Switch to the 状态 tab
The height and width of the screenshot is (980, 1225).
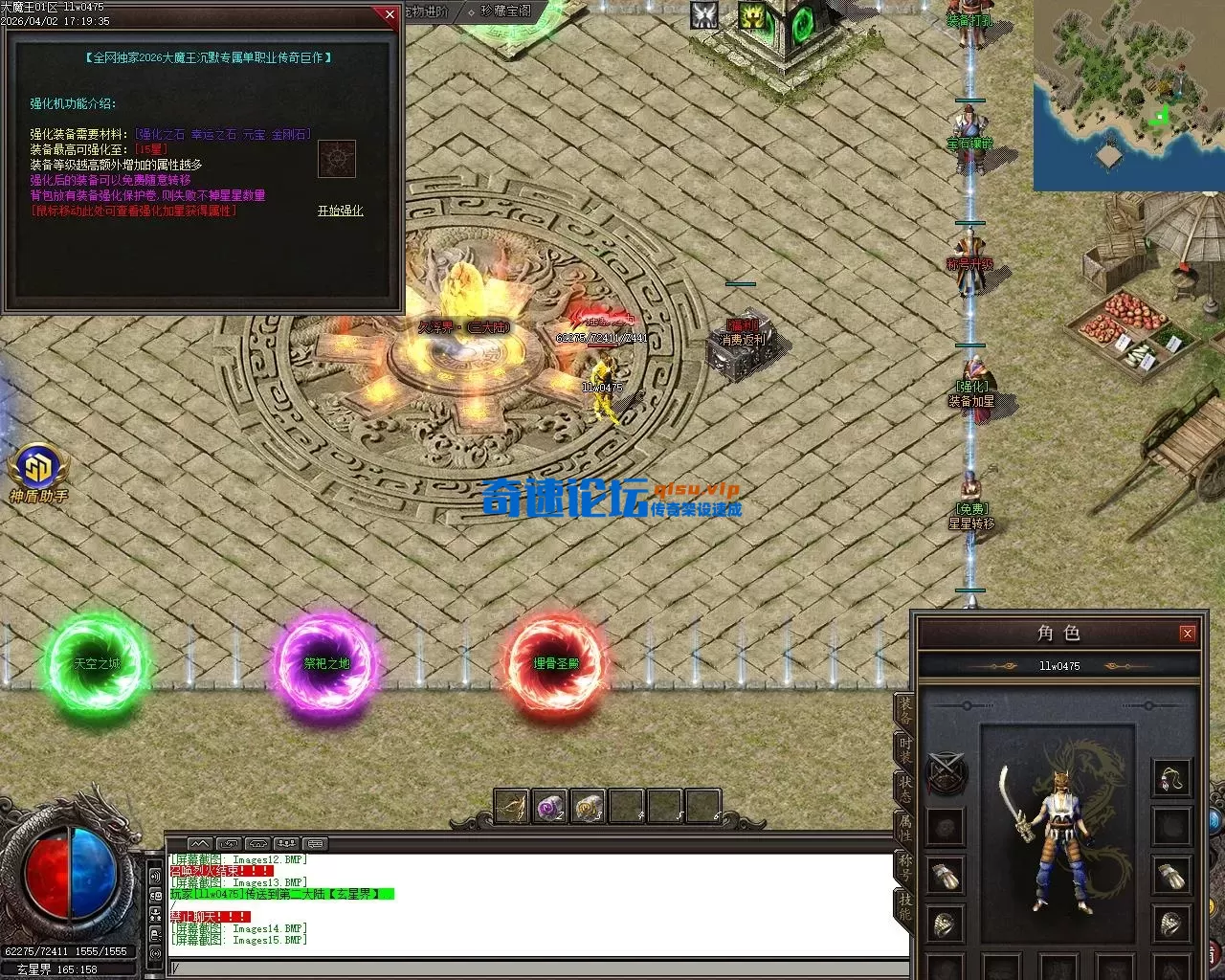click(905, 789)
